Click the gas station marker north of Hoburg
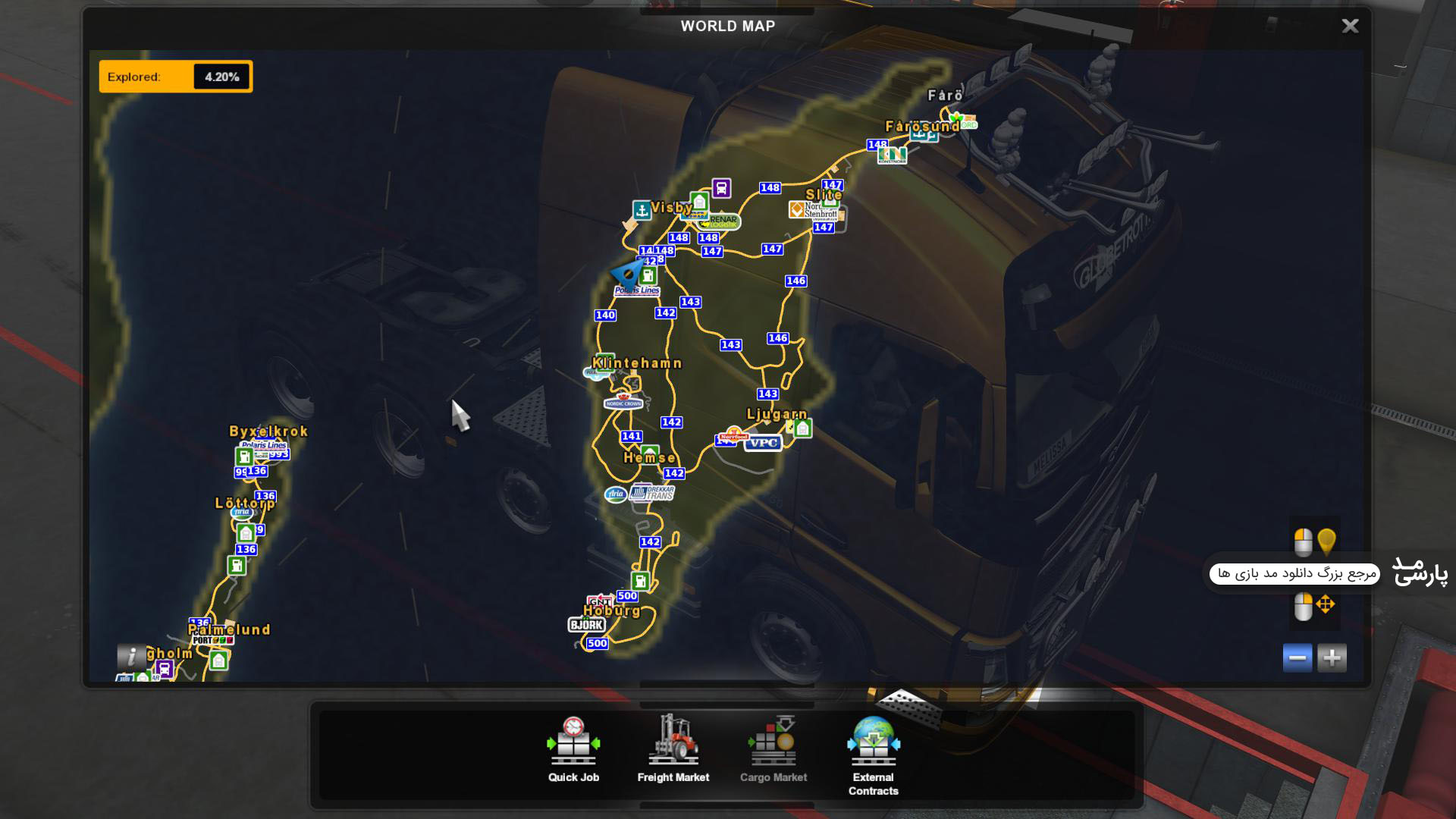The image size is (1456, 819). point(640,581)
